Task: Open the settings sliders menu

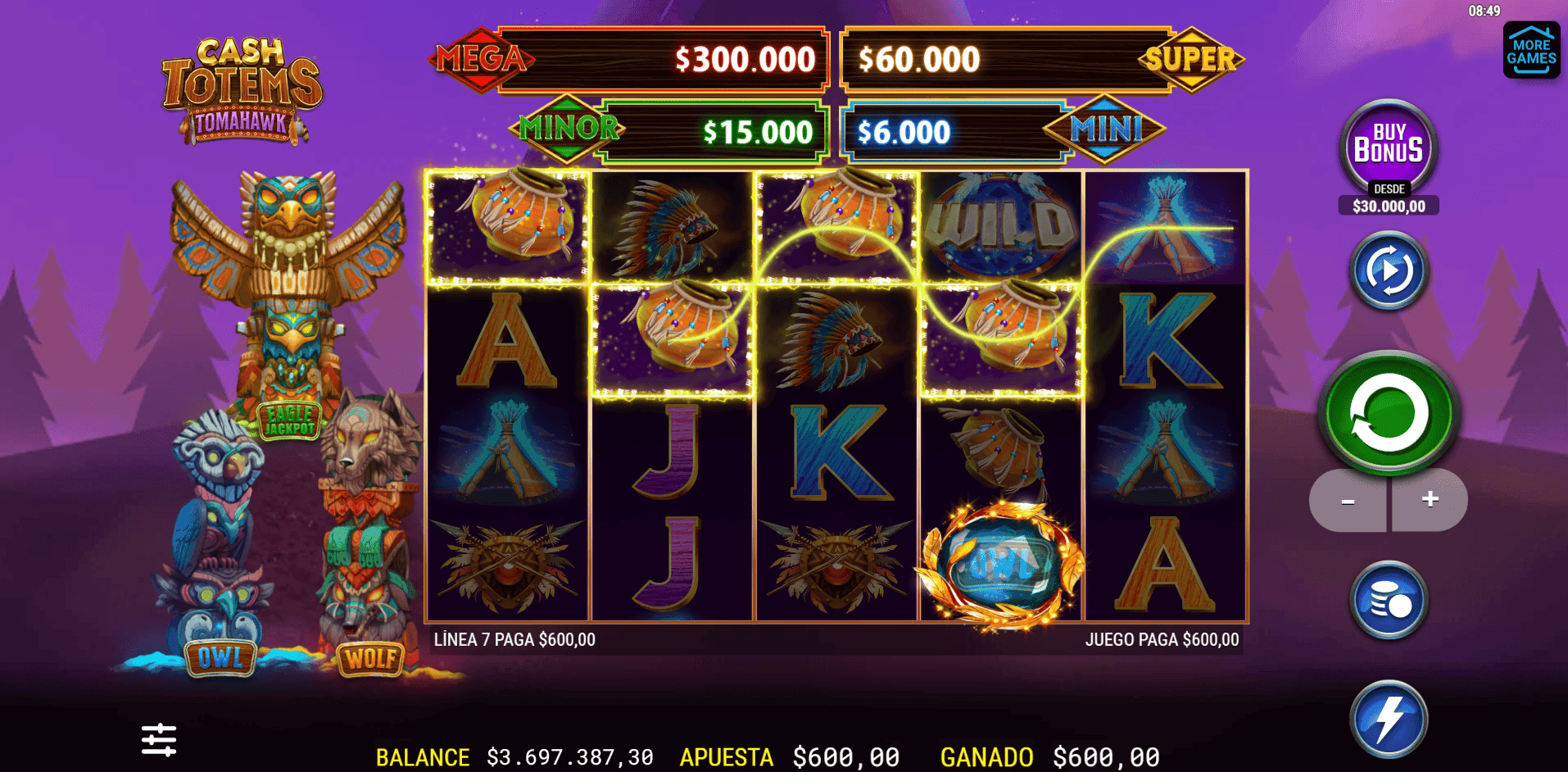Action: (159, 739)
